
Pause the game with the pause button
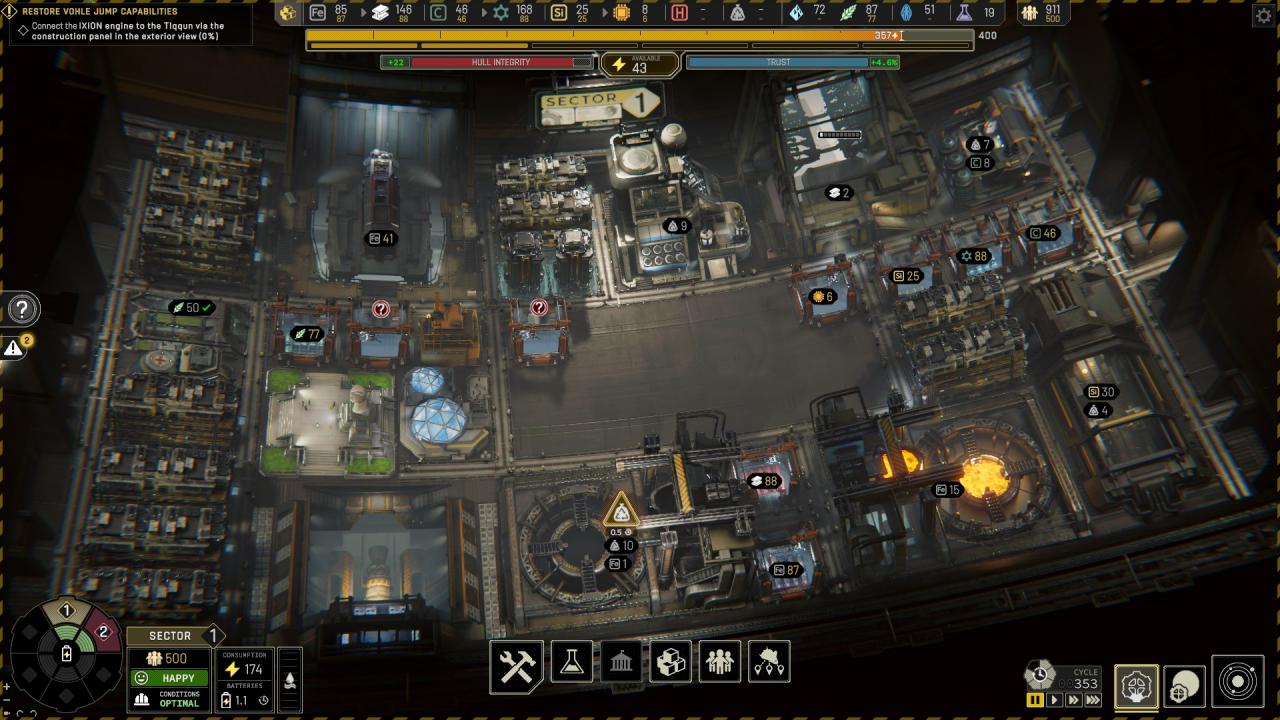pos(1035,701)
